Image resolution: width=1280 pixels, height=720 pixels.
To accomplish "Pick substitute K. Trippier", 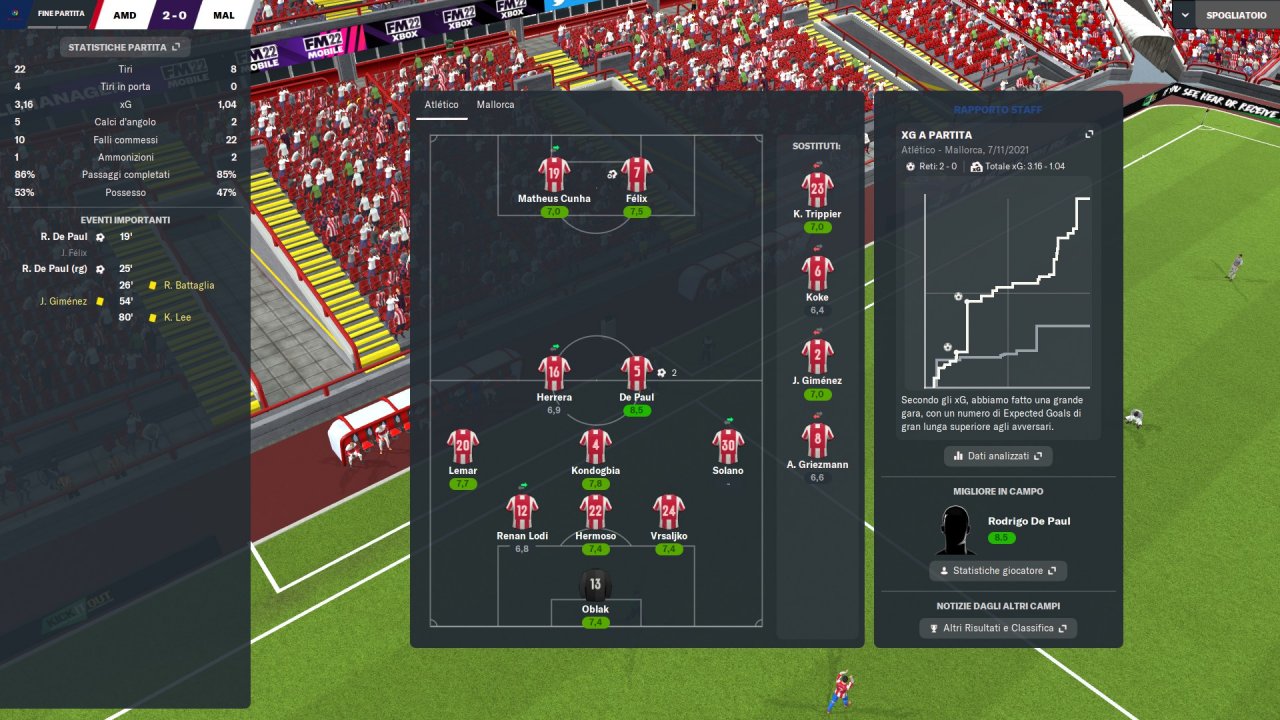I will point(817,189).
